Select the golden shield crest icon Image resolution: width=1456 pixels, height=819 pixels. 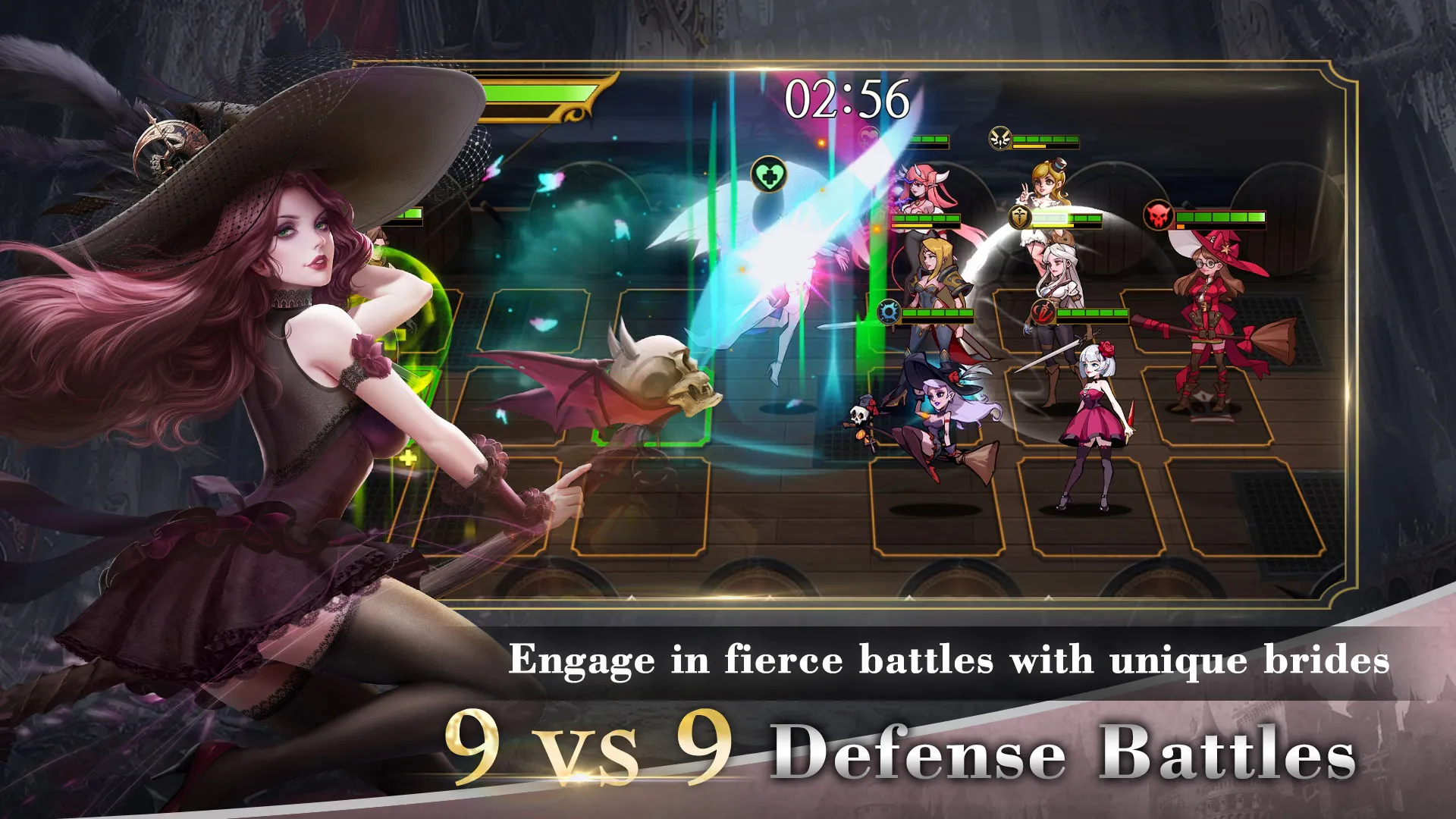[x=1020, y=218]
